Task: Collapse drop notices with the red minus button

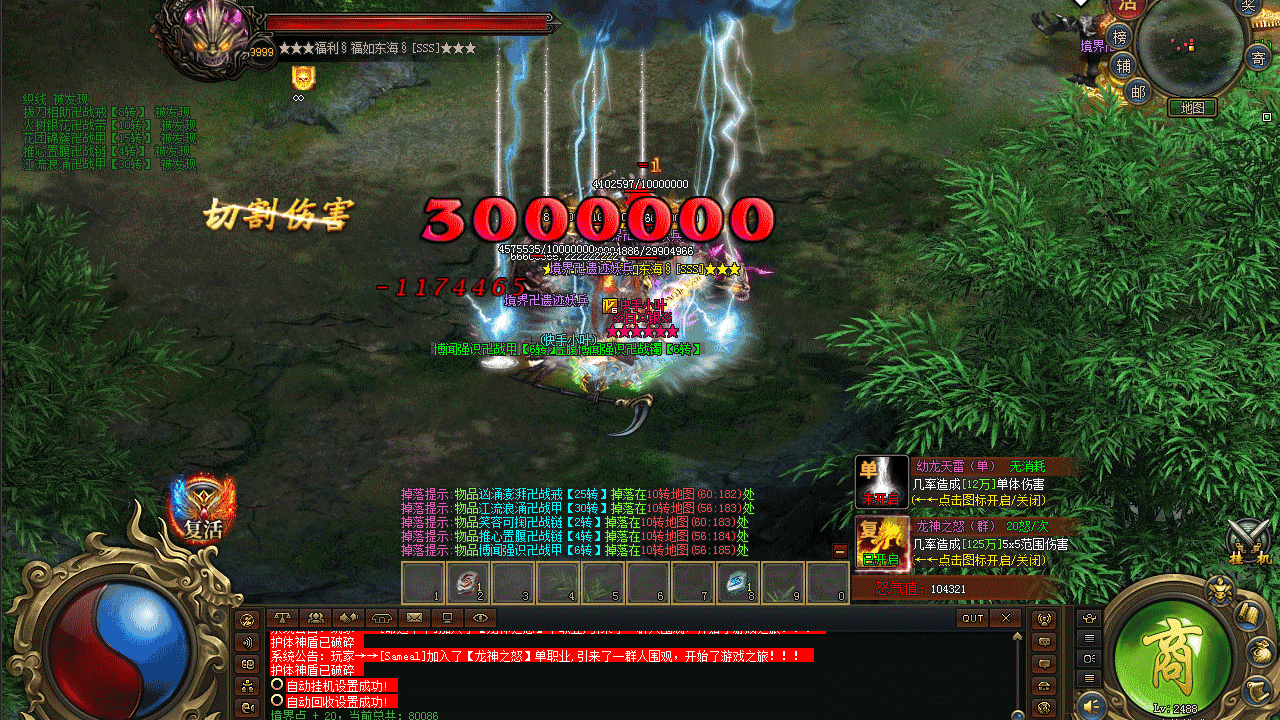Action: (x=840, y=551)
